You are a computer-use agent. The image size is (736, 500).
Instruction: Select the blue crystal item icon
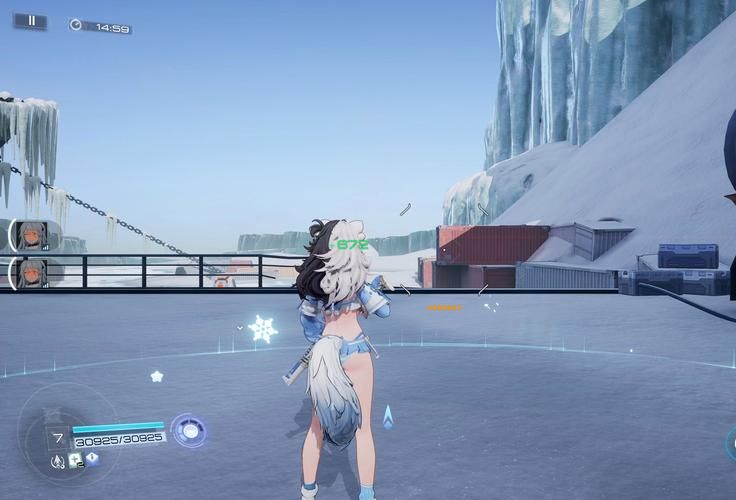coord(92,459)
